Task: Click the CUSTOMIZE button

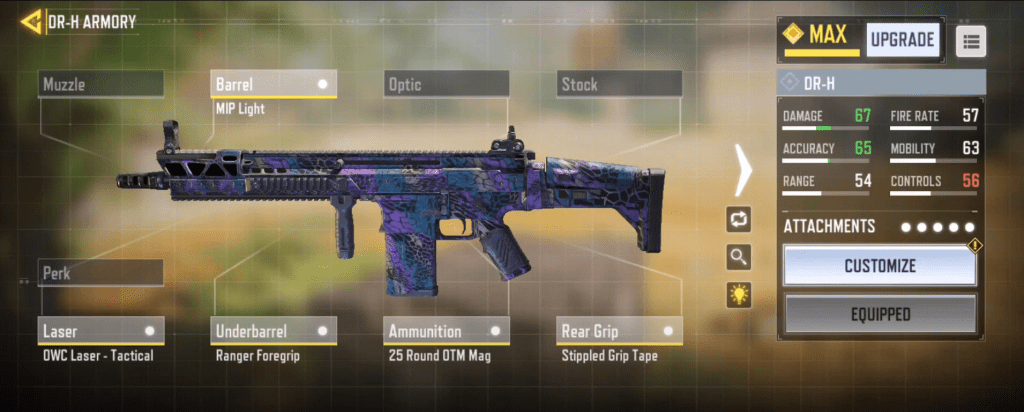Action: pyautogui.click(x=879, y=266)
